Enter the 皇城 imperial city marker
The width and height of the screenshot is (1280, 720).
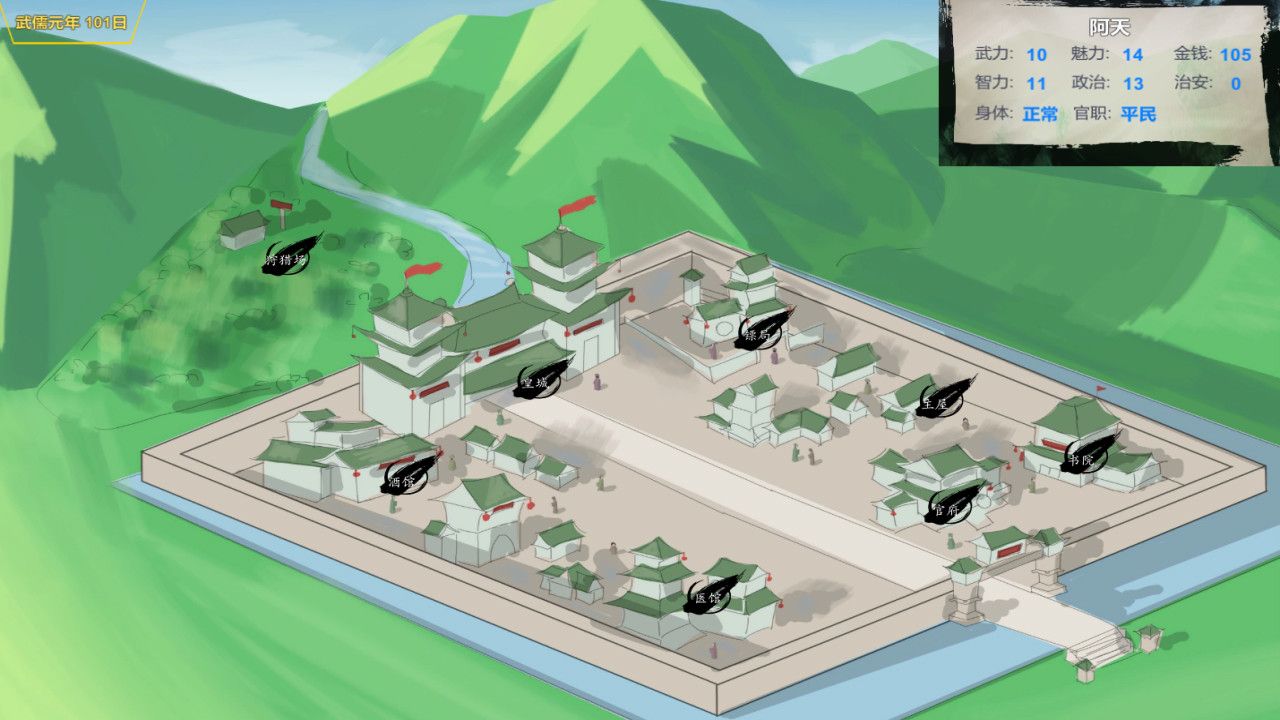click(537, 380)
